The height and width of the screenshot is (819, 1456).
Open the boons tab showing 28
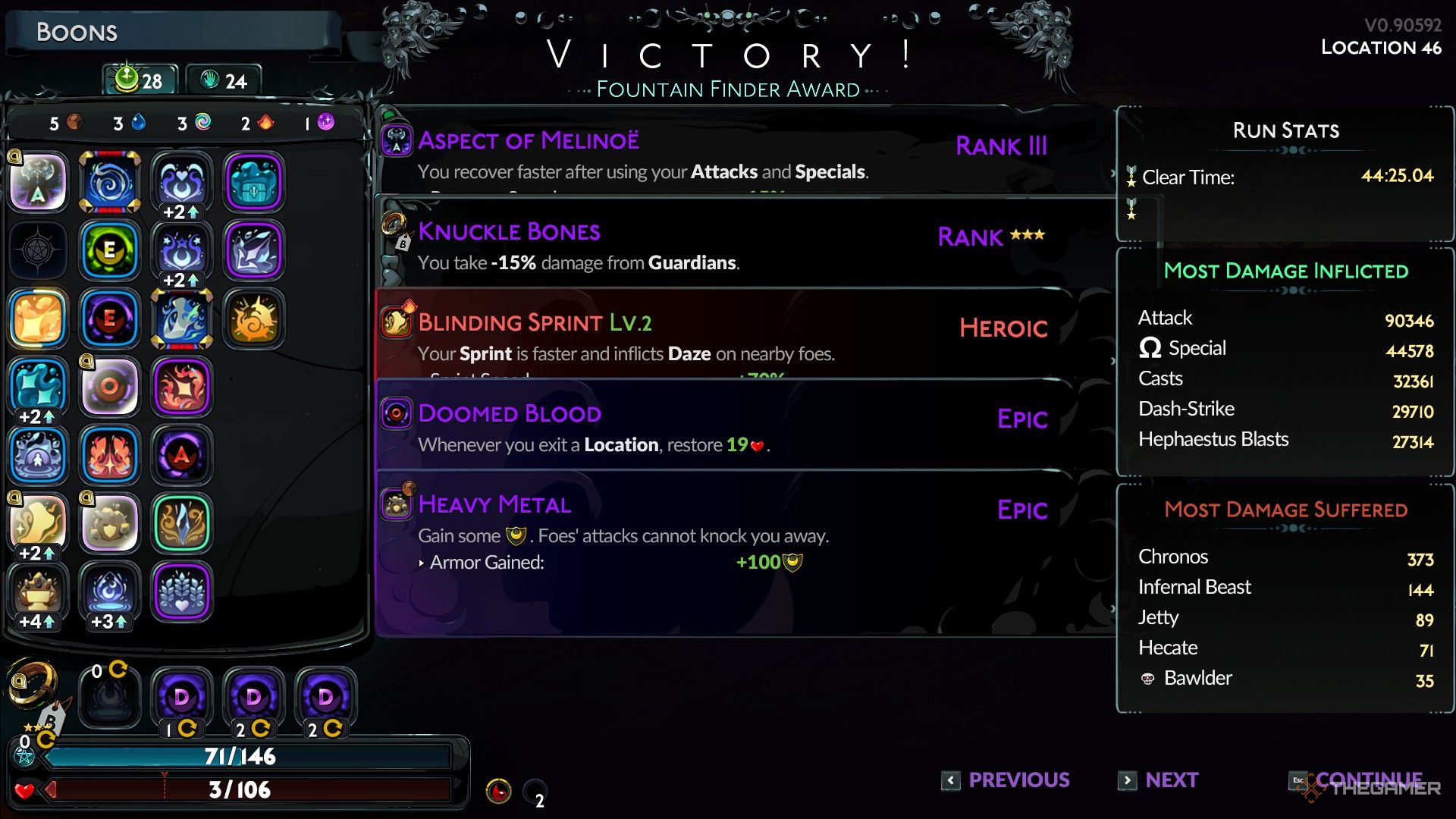140,80
